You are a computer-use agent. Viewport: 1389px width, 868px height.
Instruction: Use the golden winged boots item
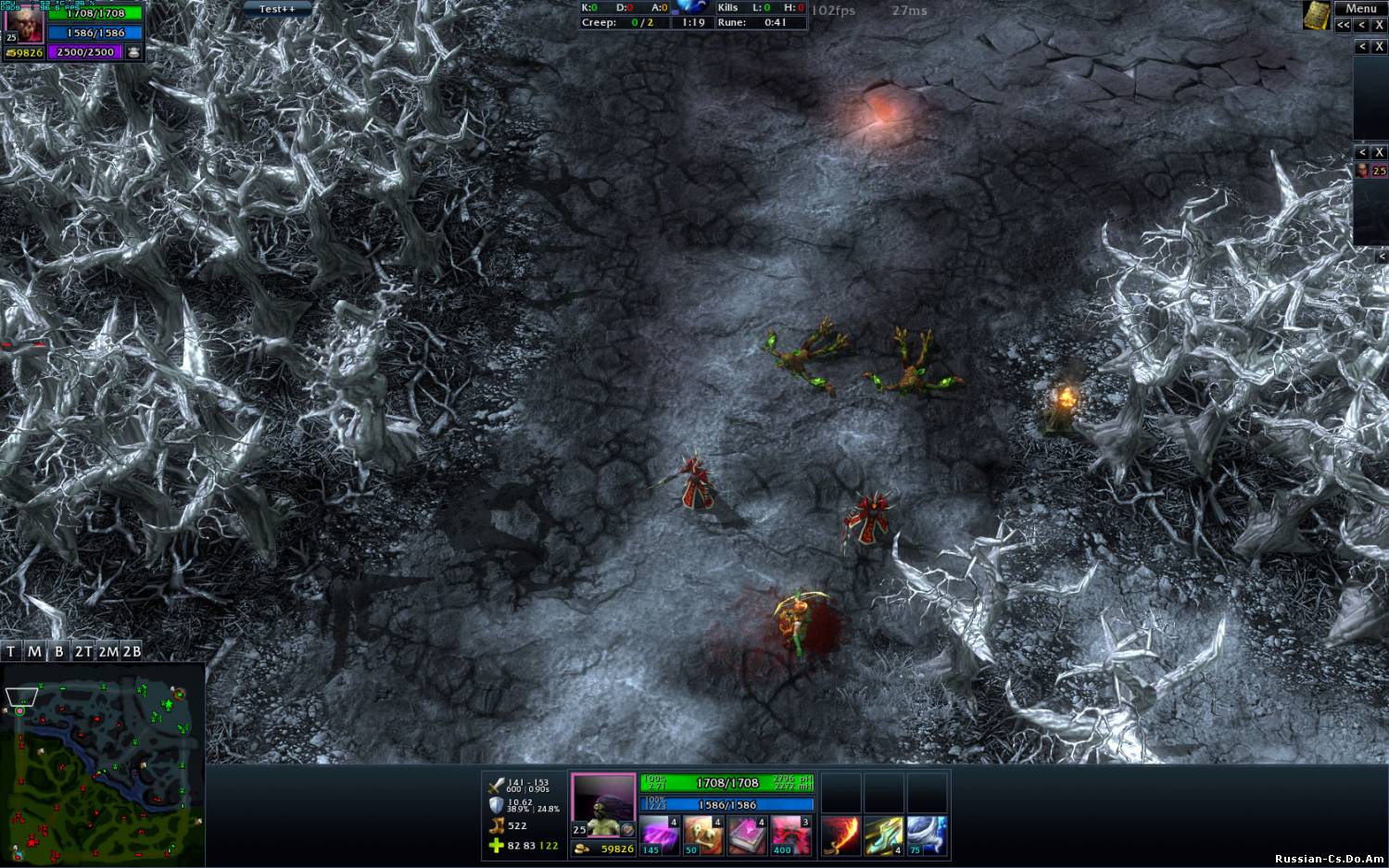tap(884, 836)
